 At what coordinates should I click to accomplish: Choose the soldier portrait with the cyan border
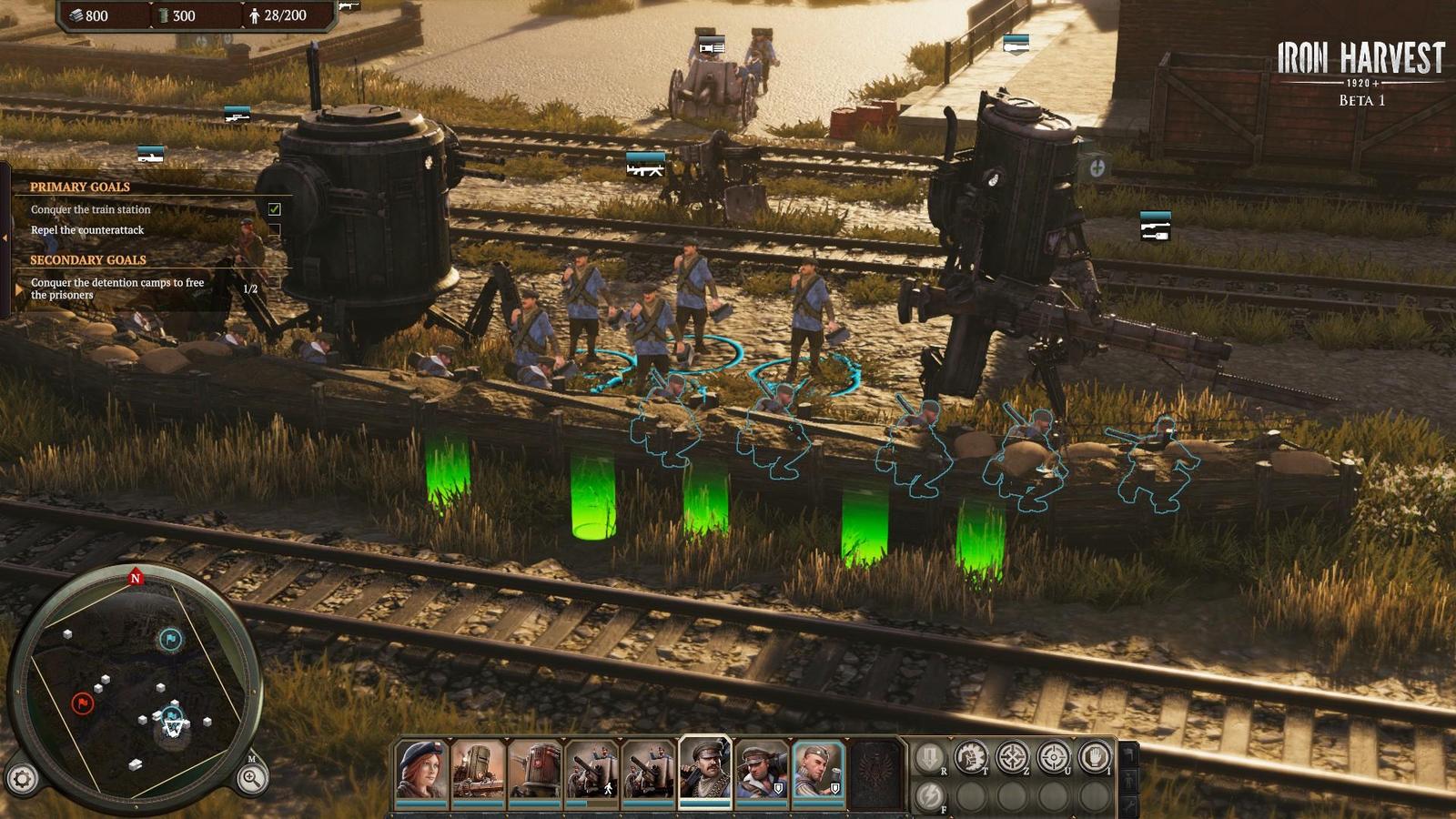click(817, 770)
